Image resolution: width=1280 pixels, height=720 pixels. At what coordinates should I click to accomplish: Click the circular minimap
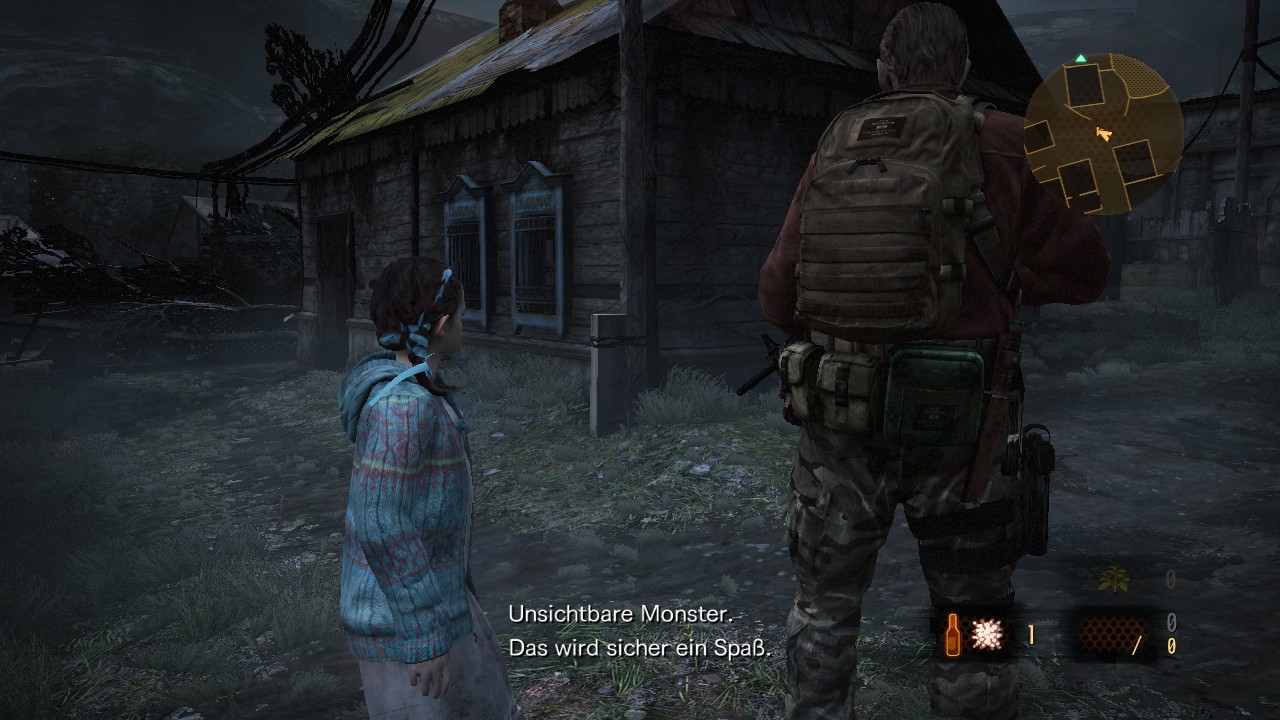pos(1103,133)
